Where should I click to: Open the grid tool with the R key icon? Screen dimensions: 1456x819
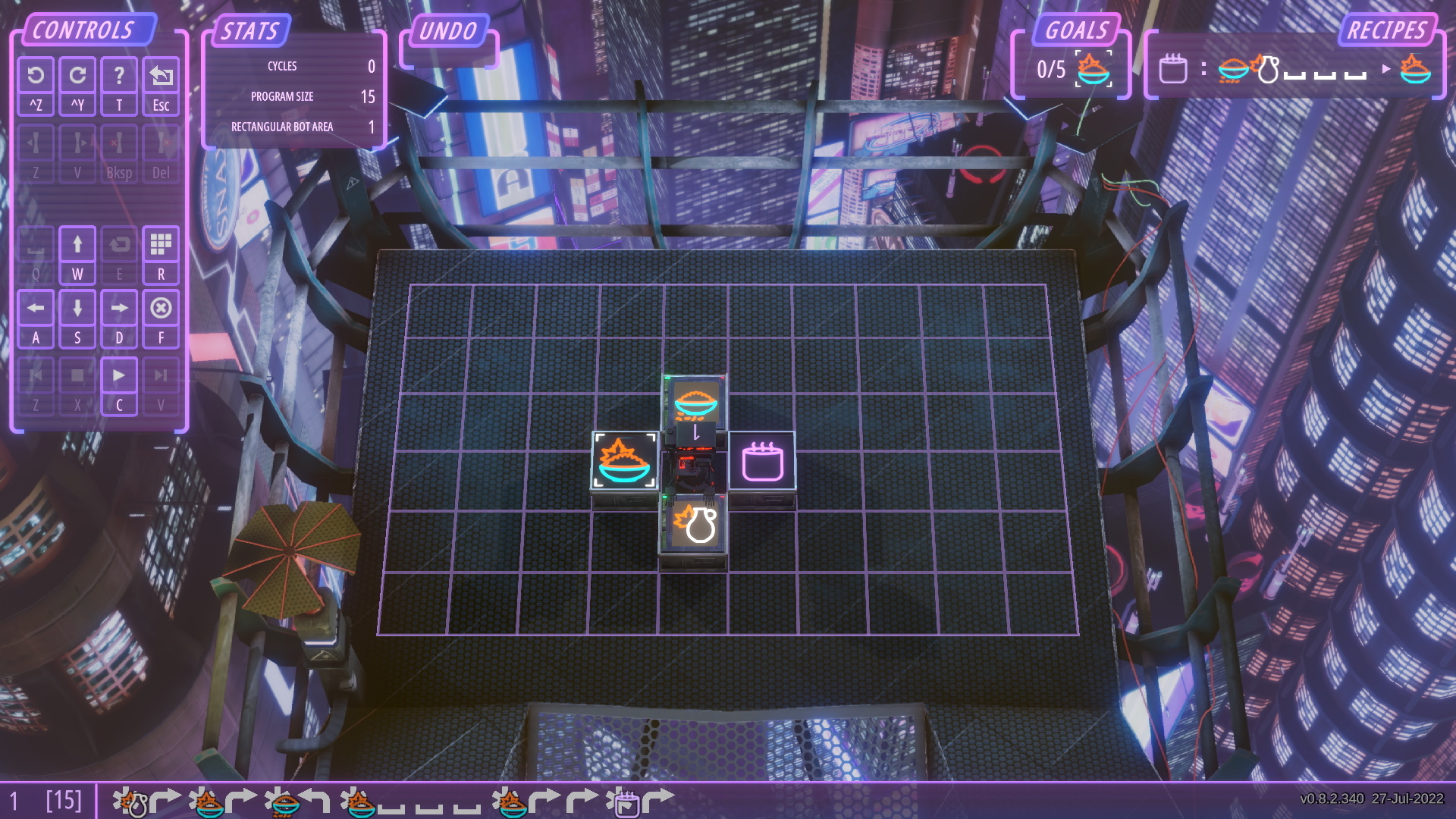coord(161,244)
